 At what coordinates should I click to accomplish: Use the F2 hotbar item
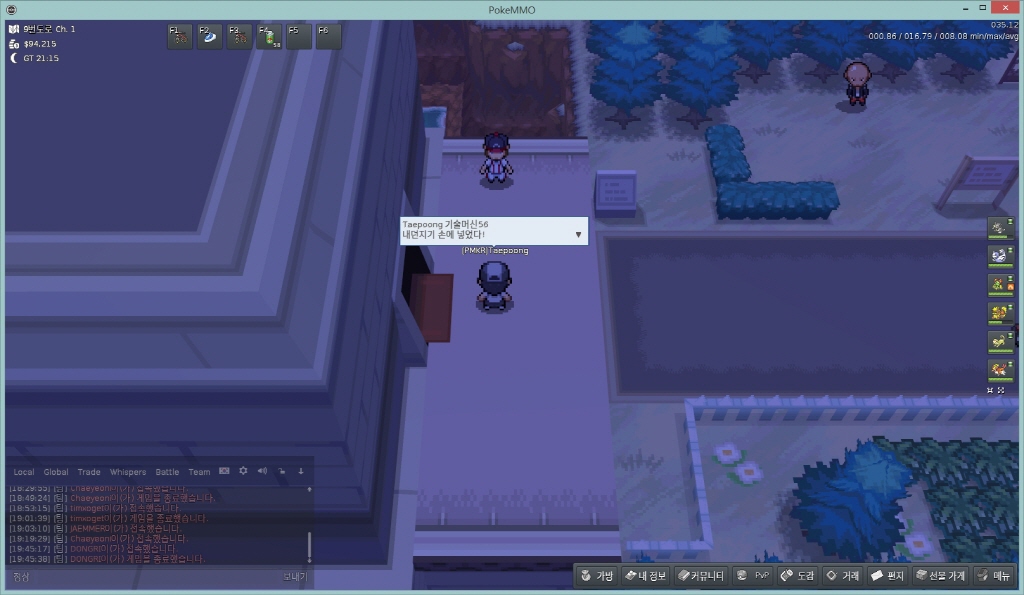[210, 37]
